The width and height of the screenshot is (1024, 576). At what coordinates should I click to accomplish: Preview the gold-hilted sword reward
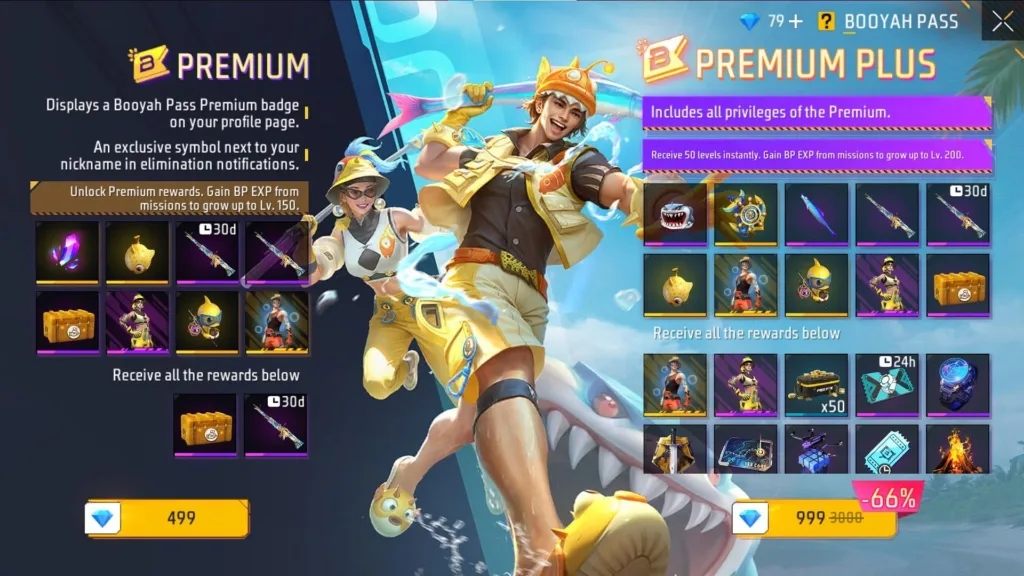[x=675, y=450]
